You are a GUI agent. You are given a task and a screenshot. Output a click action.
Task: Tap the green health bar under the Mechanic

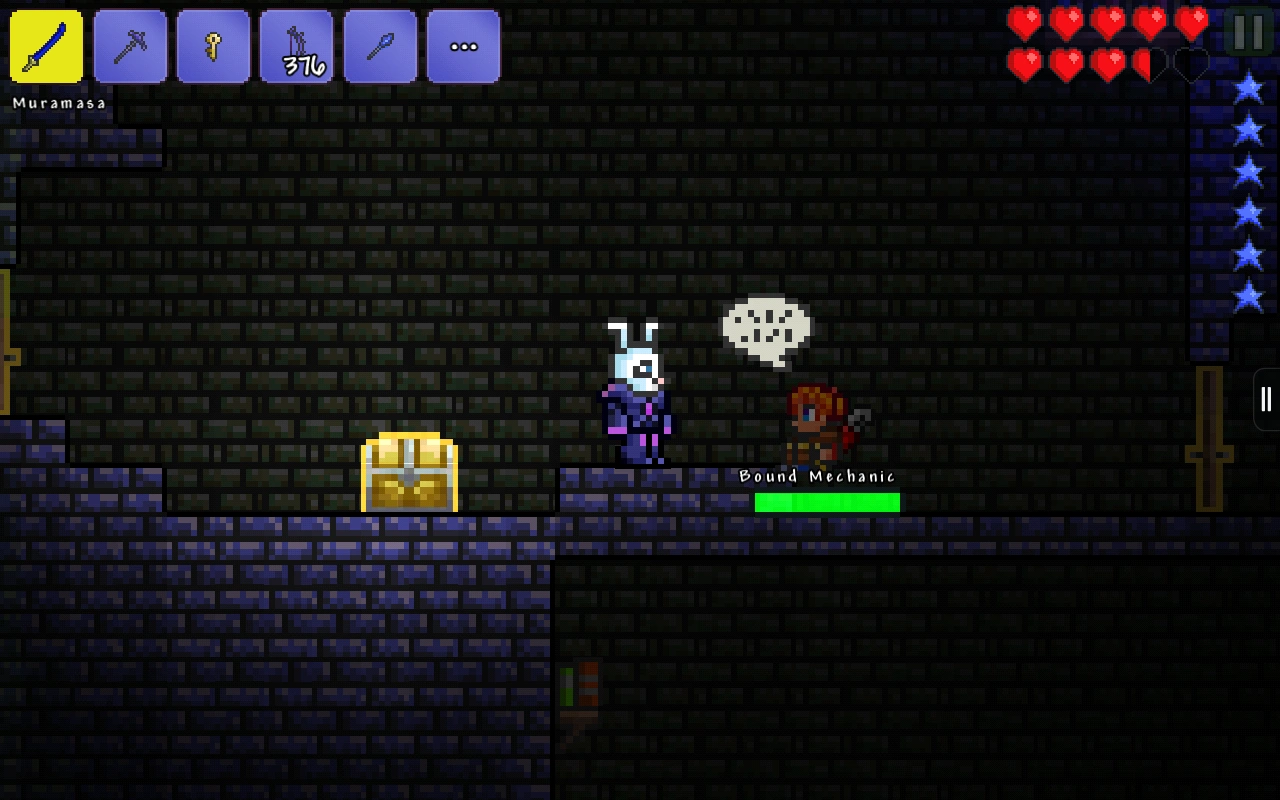click(827, 502)
